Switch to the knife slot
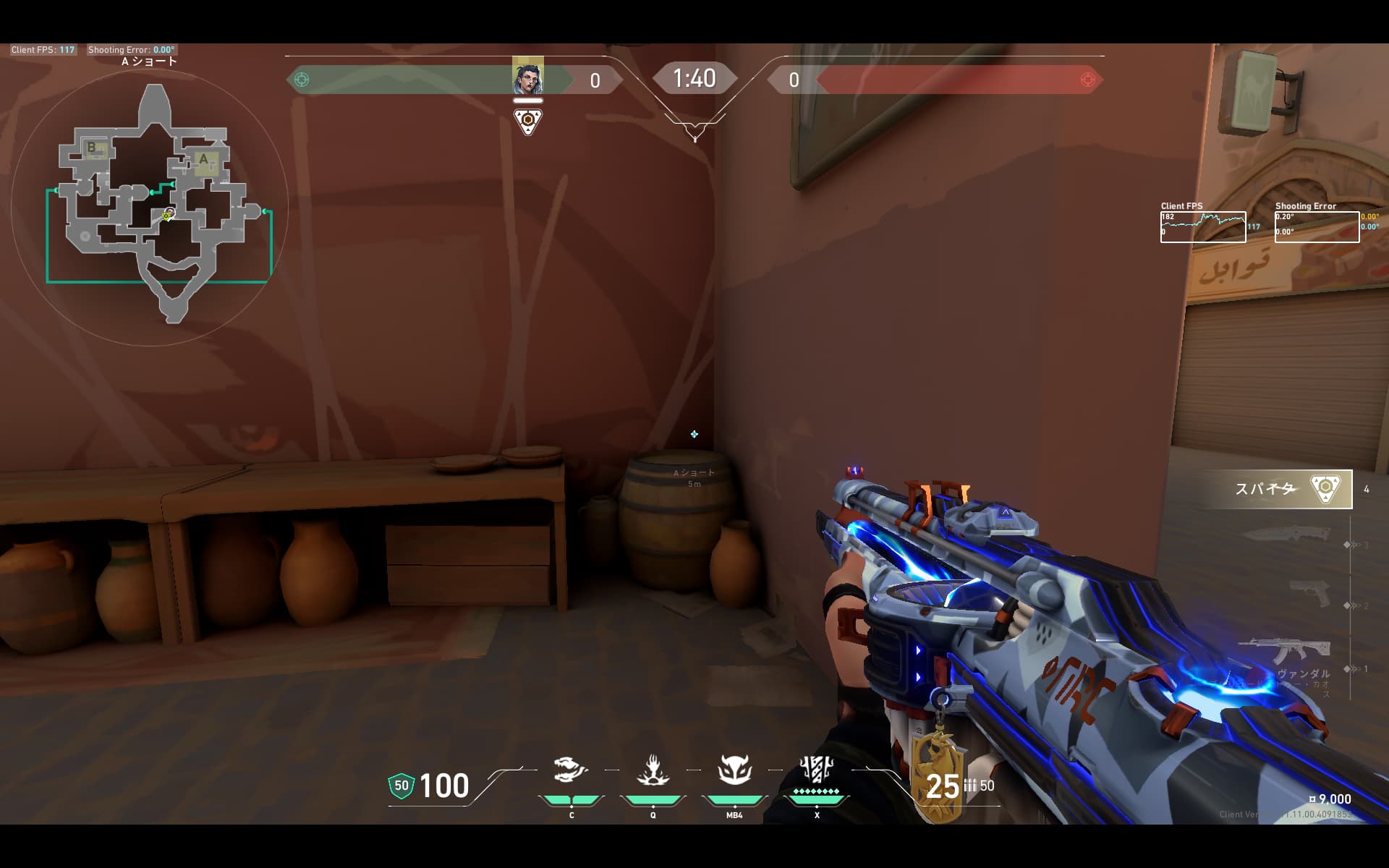 point(1286,536)
